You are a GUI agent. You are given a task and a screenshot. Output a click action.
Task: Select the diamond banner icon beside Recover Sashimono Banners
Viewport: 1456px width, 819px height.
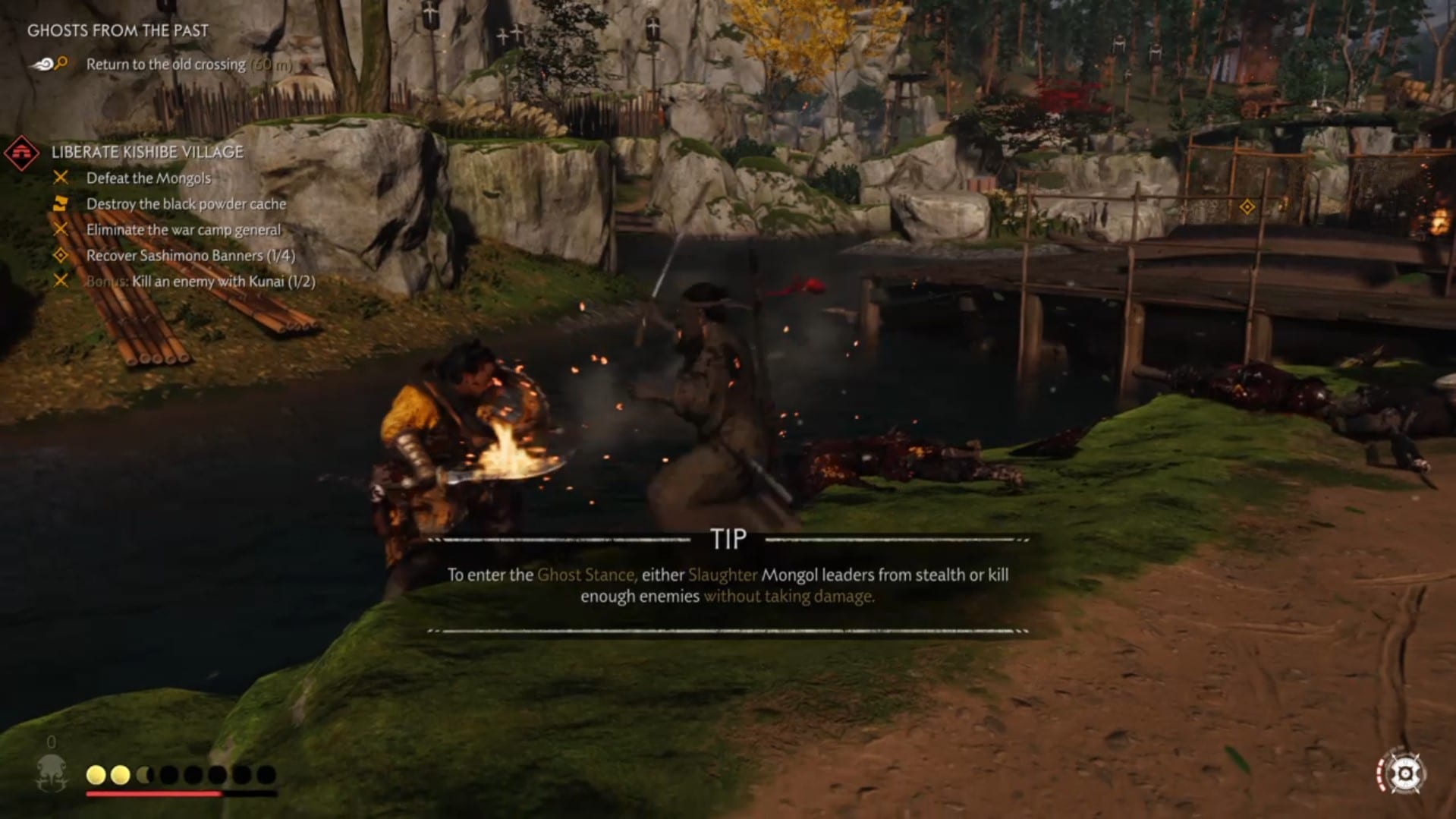pyautogui.click(x=61, y=256)
